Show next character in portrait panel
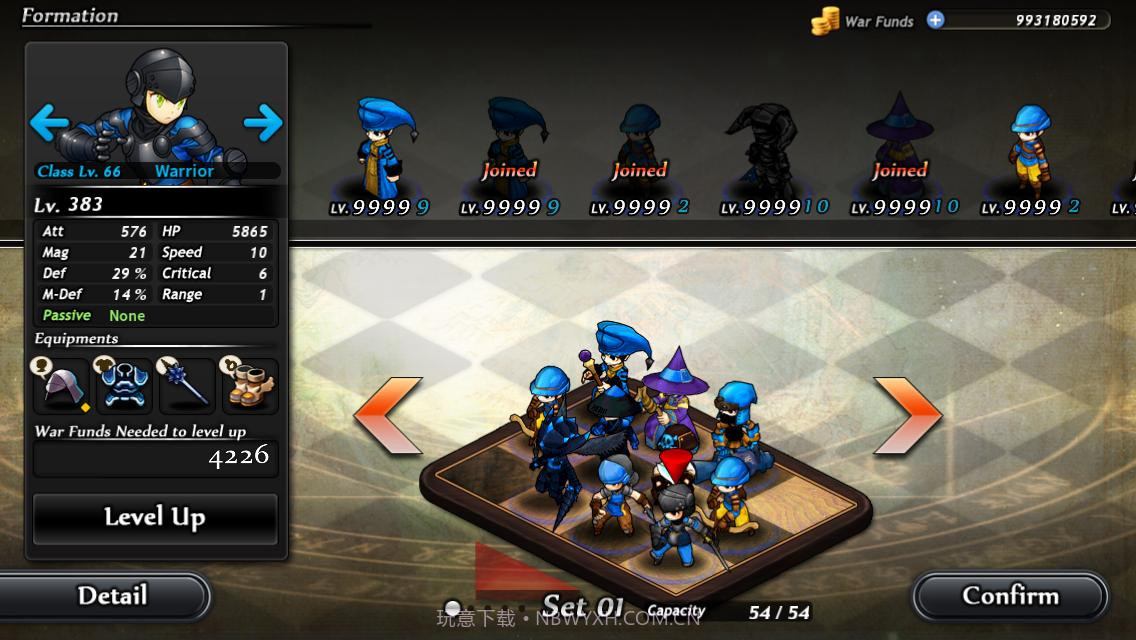The width and height of the screenshot is (1136, 640). [263, 124]
